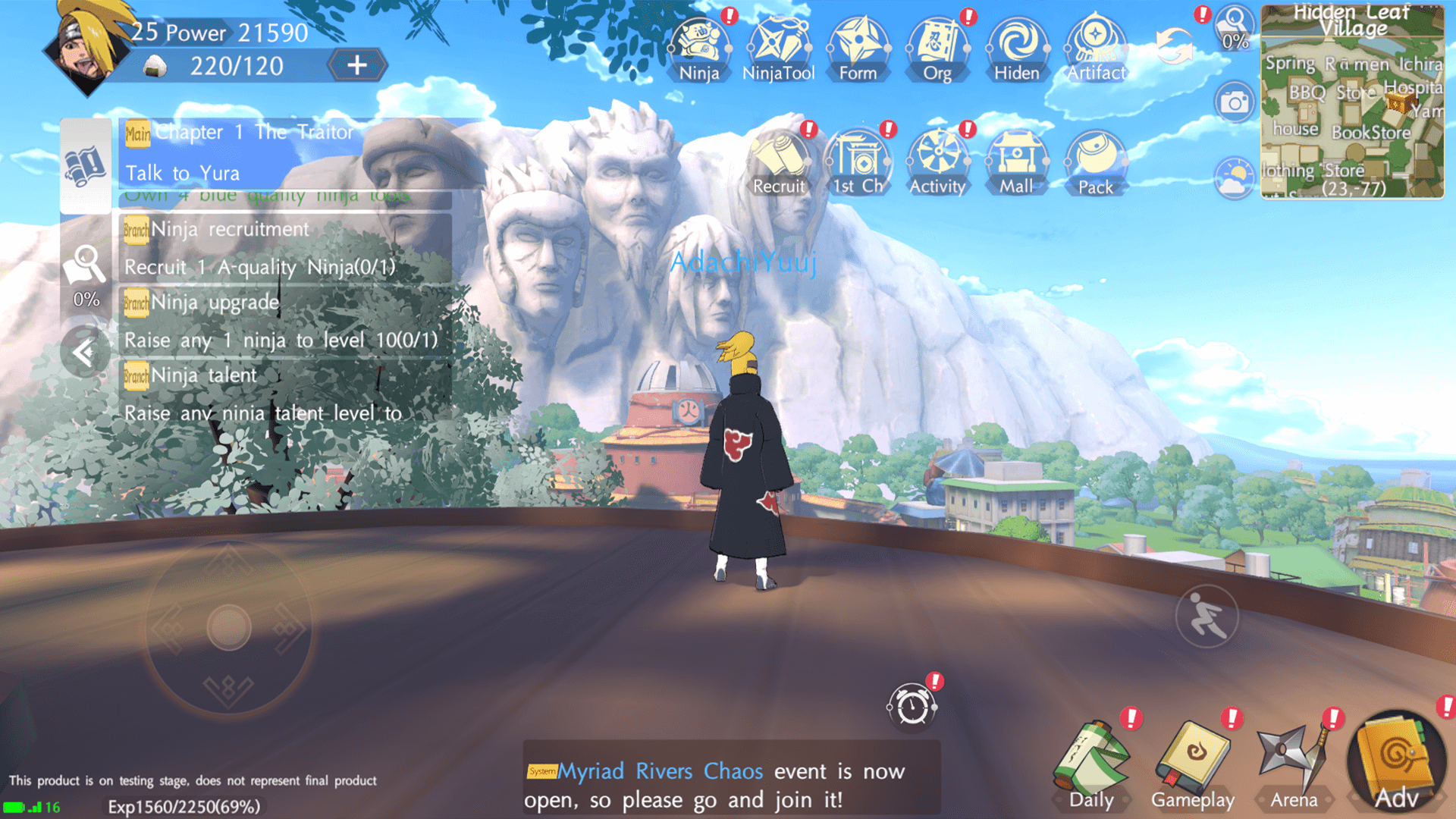1456x819 pixels.
Task: Open the Mall shop
Action: (1016, 159)
